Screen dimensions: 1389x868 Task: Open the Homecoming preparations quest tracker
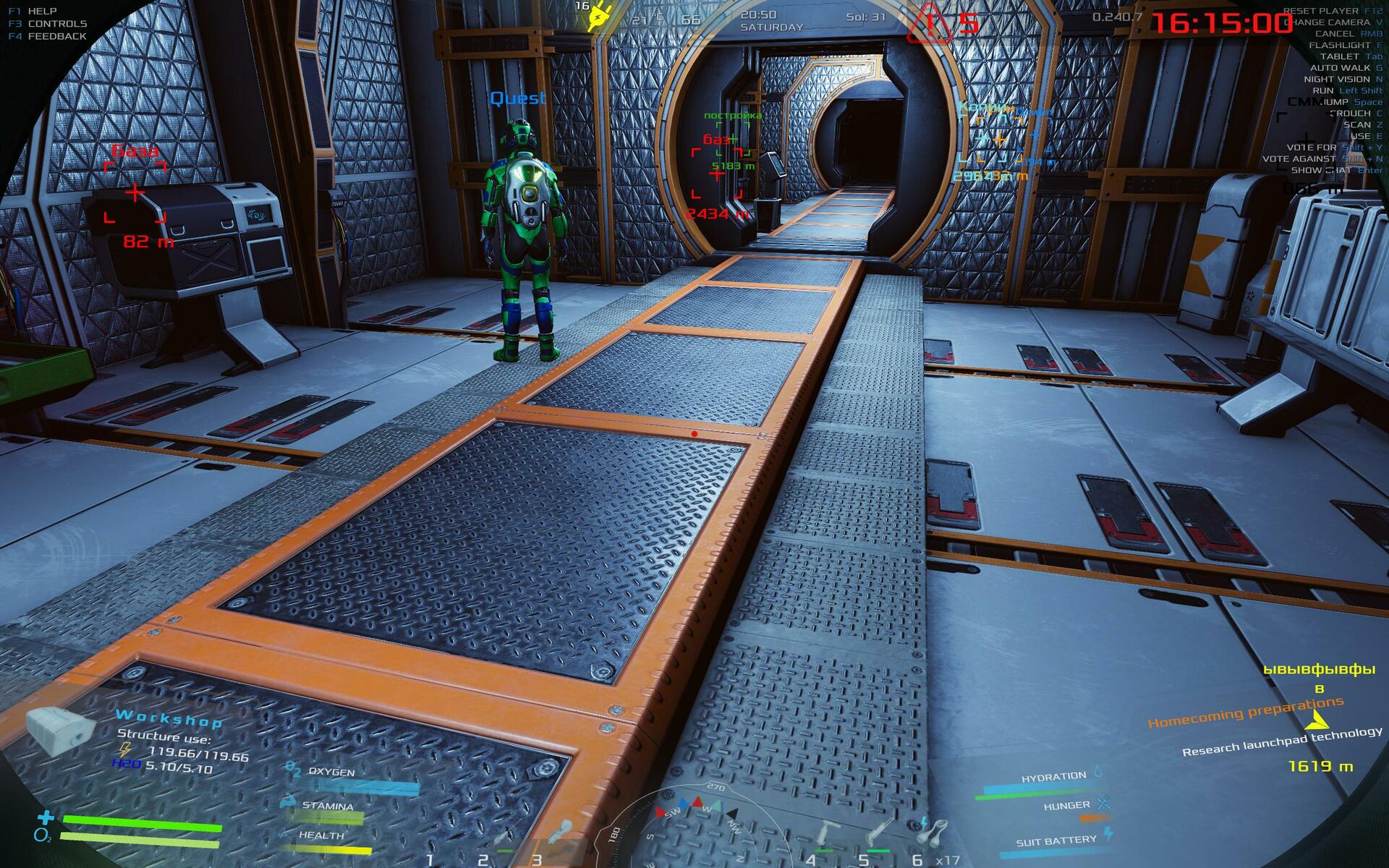point(1245,712)
